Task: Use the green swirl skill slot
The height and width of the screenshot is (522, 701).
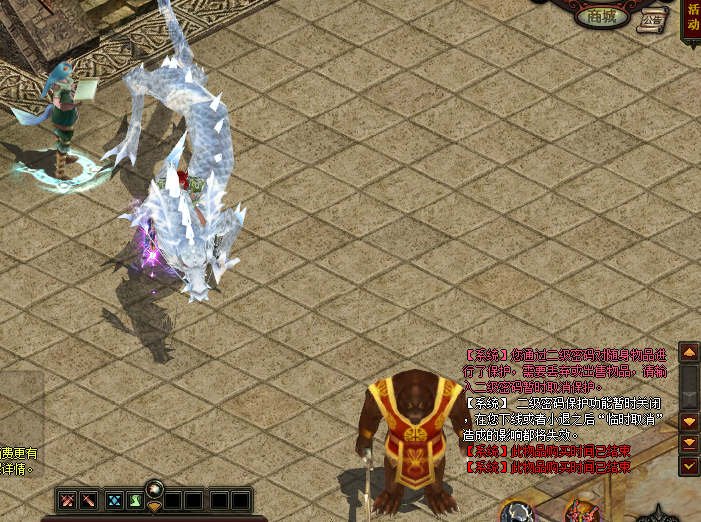Action: [x=134, y=500]
